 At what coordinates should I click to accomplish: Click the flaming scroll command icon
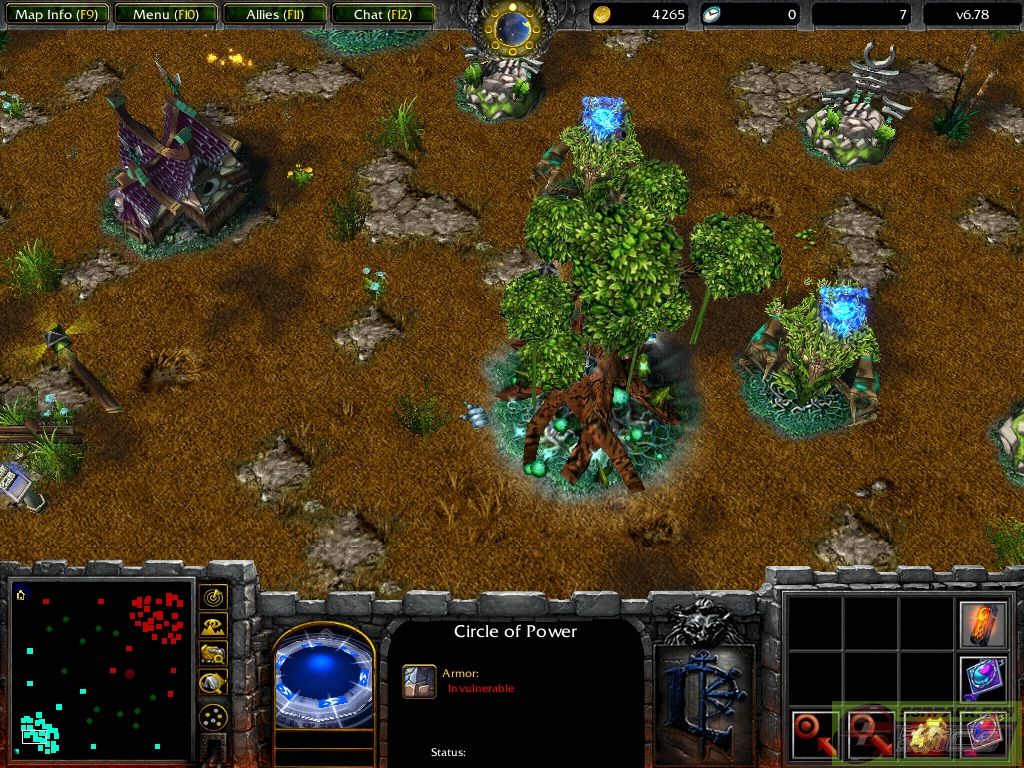(x=982, y=623)
